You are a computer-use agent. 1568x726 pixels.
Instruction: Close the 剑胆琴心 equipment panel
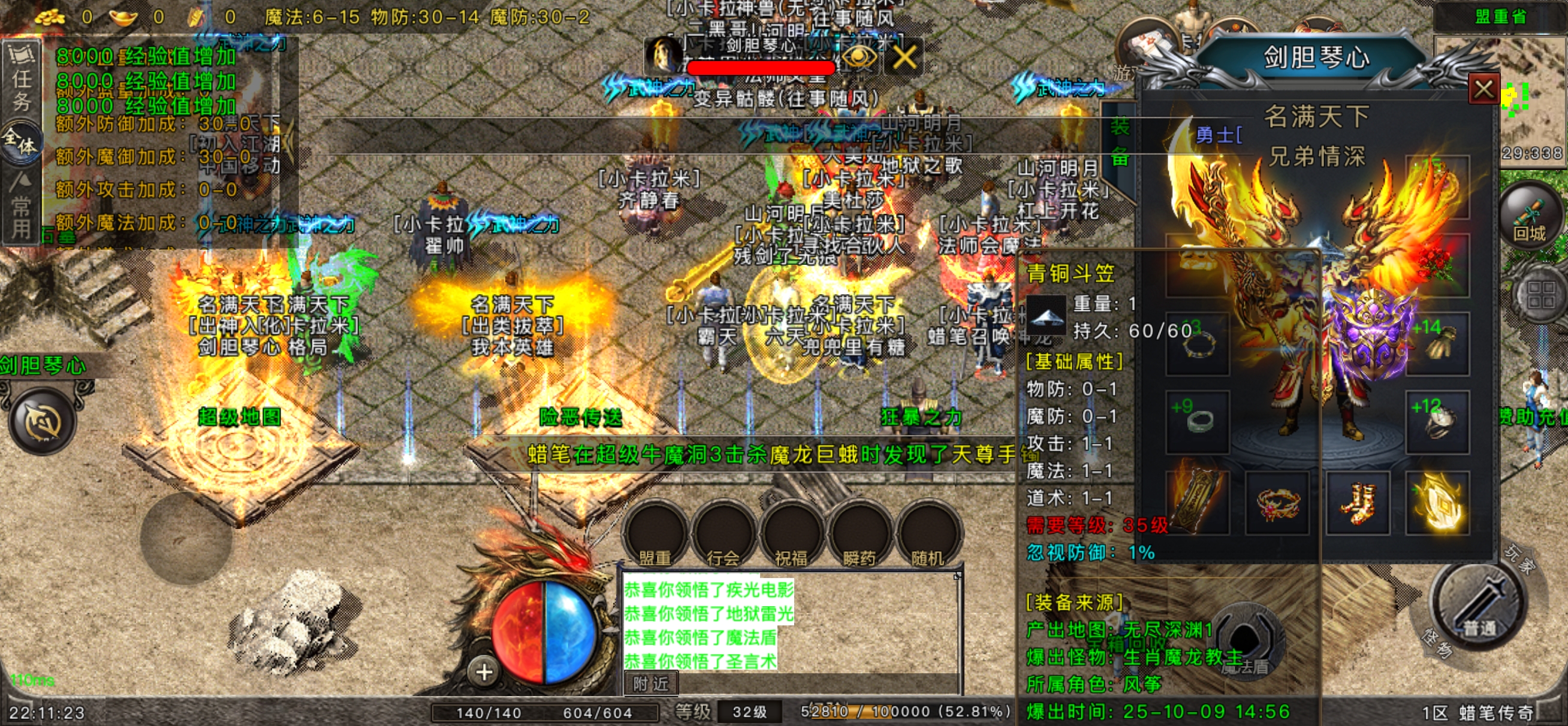[x=1483, y=90]
